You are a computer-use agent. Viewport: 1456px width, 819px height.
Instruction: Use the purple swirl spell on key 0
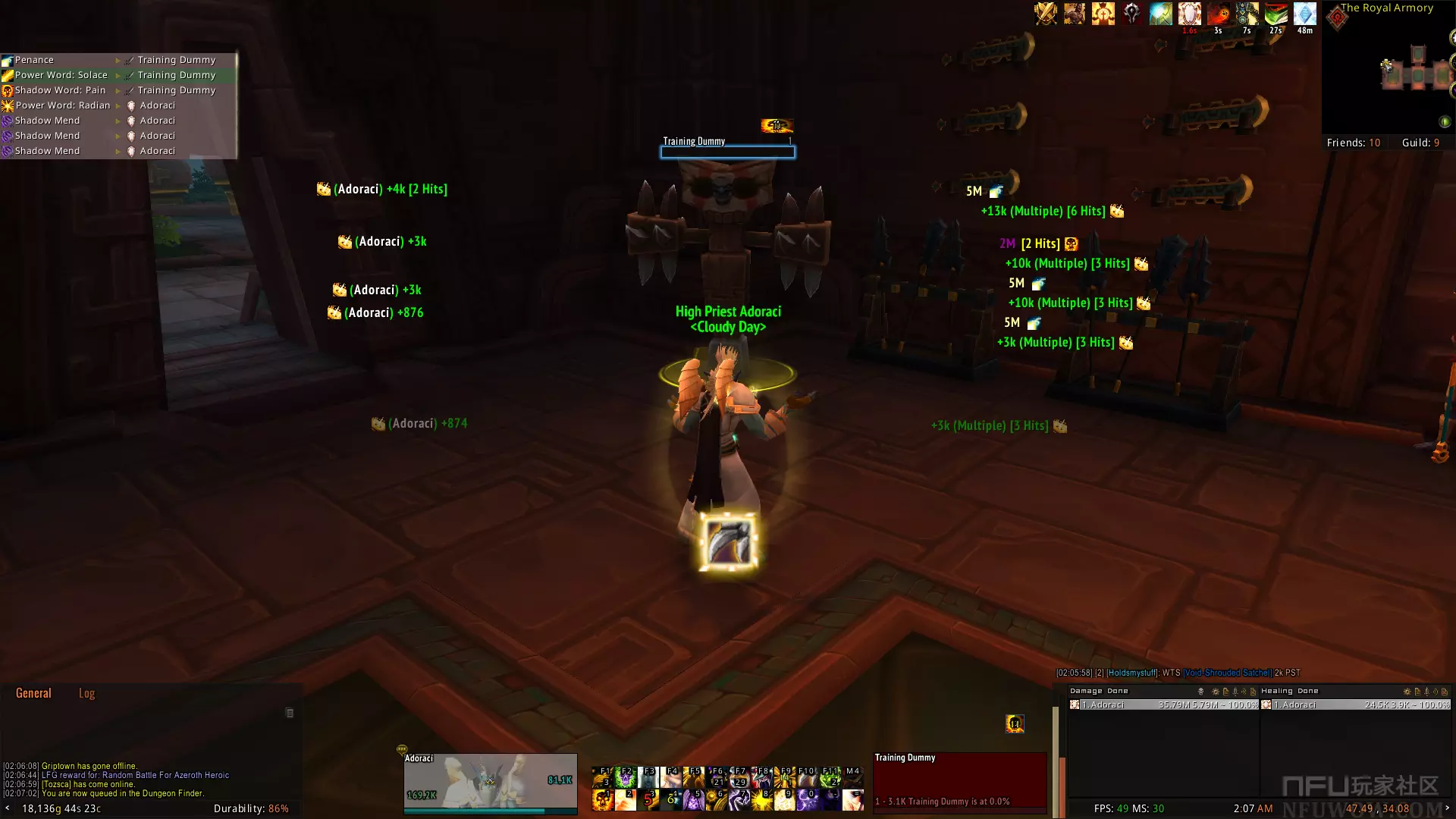pyautogui.click(x=807, y=799)
